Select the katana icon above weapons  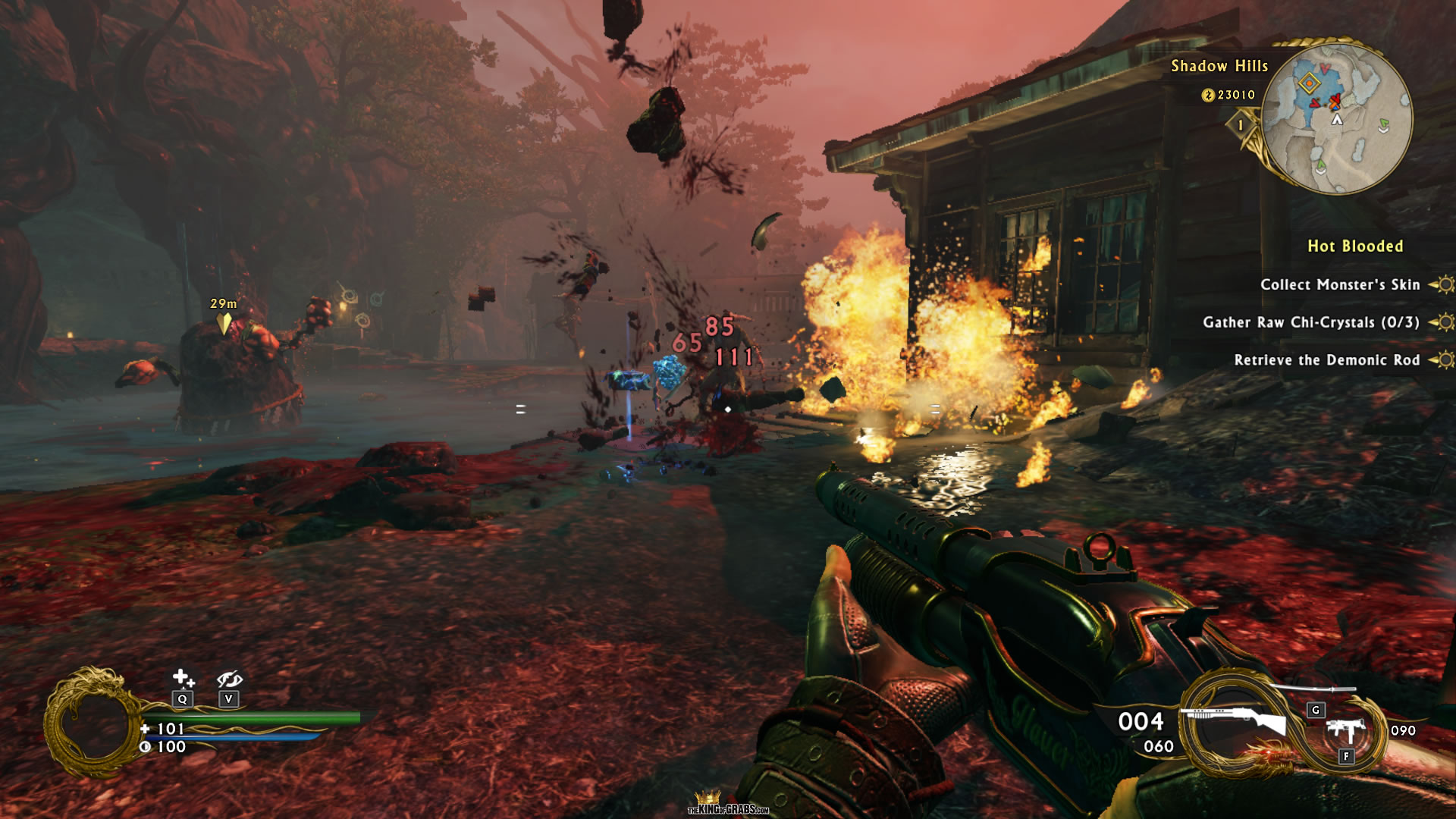[x=1313, y=689]
